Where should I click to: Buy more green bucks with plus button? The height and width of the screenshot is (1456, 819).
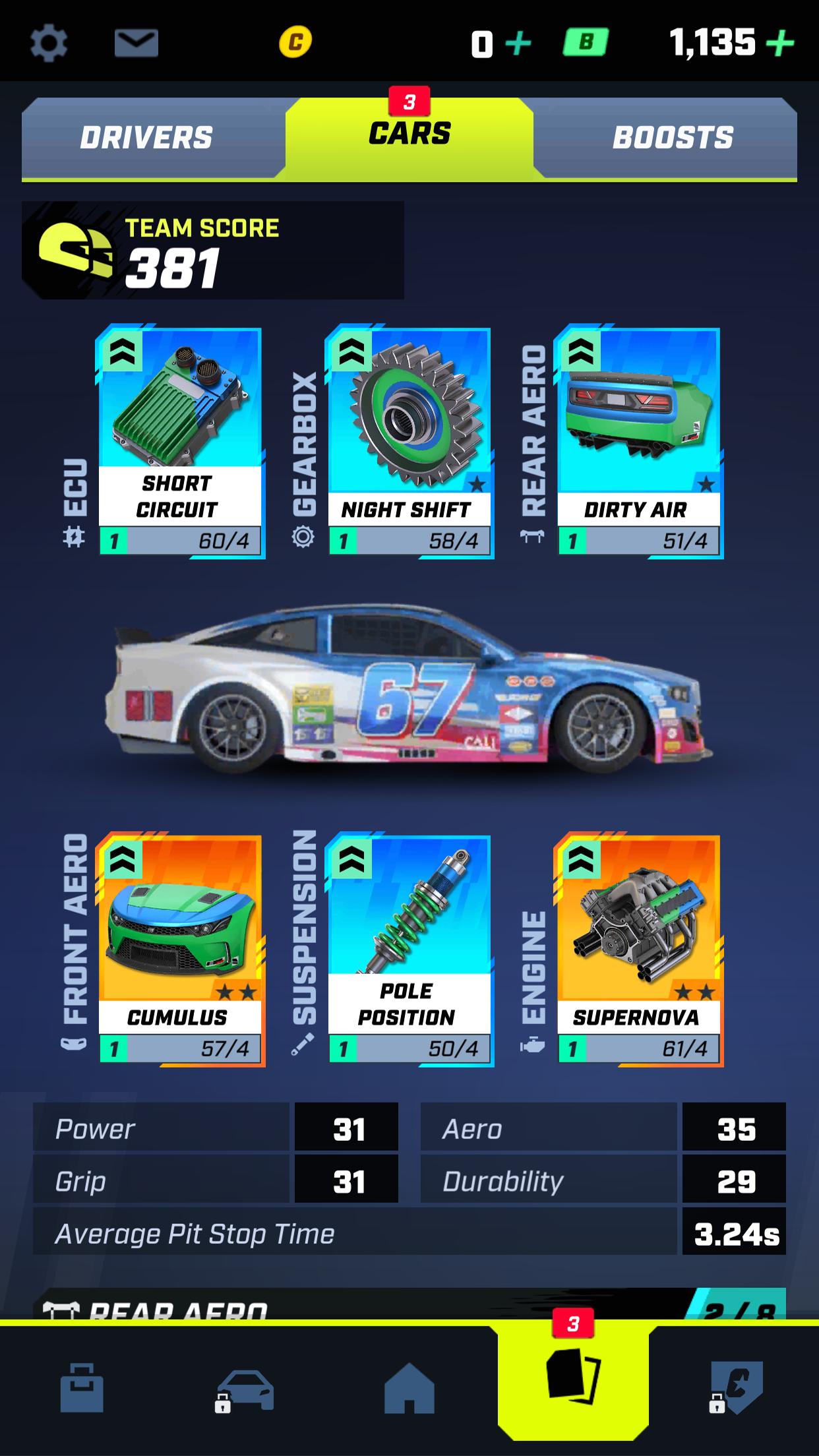point(779,44)
